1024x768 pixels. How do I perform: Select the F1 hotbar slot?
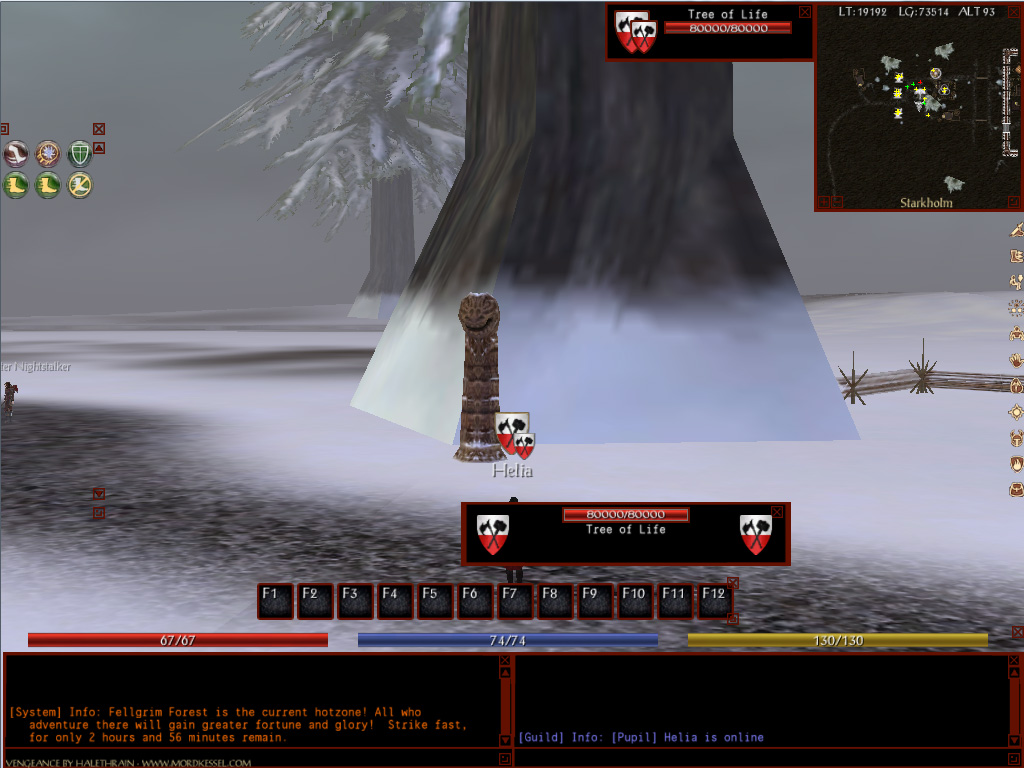coord(275,601)
